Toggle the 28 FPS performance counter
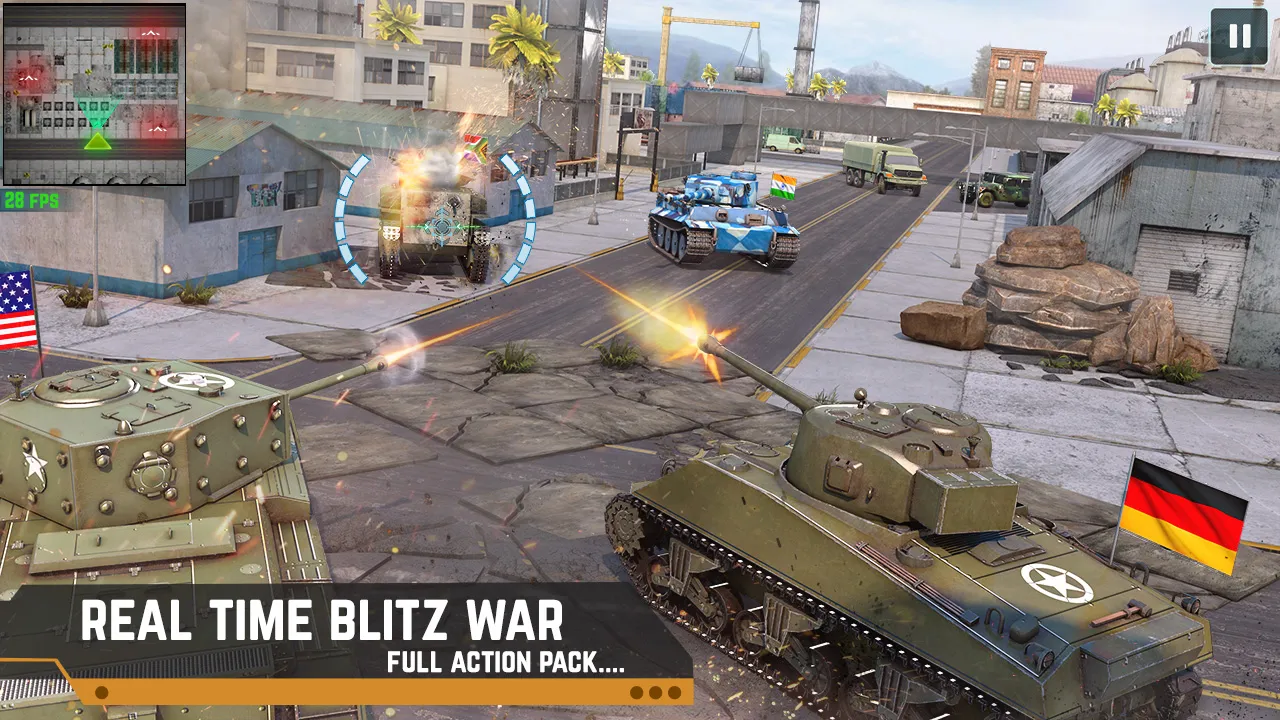The width and height of the screenshot is (1280, 720). [33, 200]
